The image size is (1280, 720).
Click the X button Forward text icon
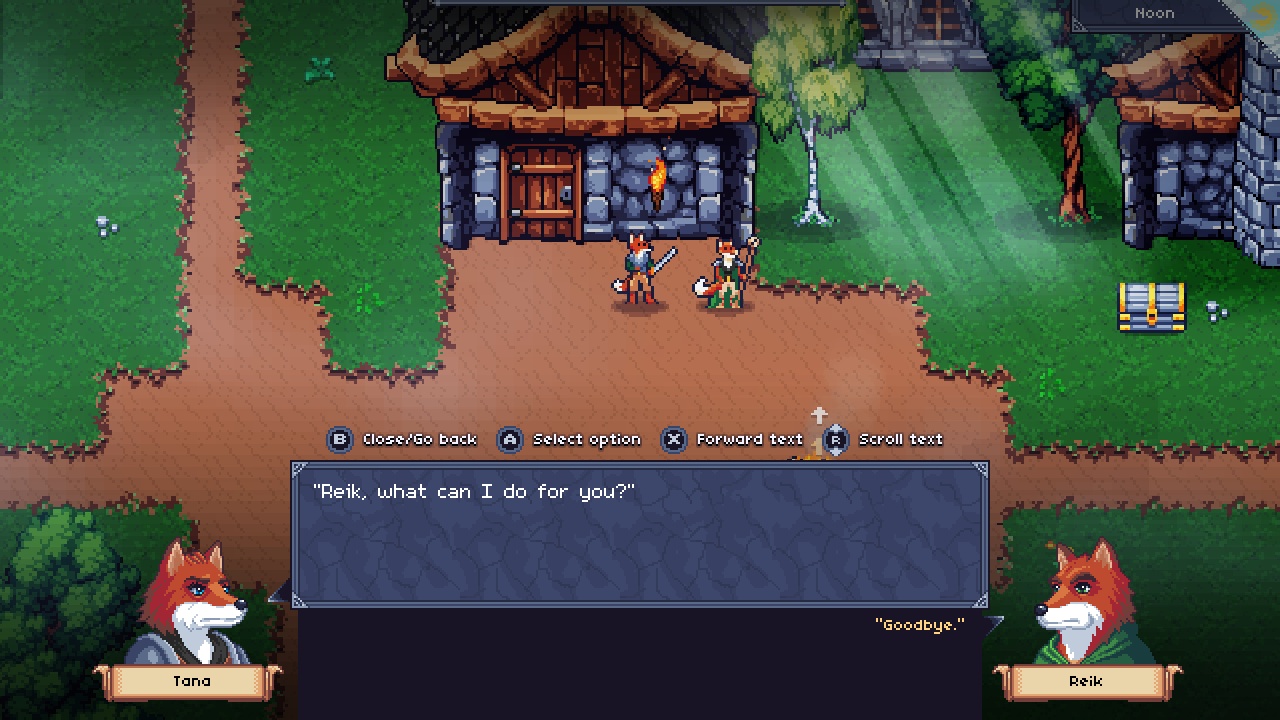[x=675, y=439]
